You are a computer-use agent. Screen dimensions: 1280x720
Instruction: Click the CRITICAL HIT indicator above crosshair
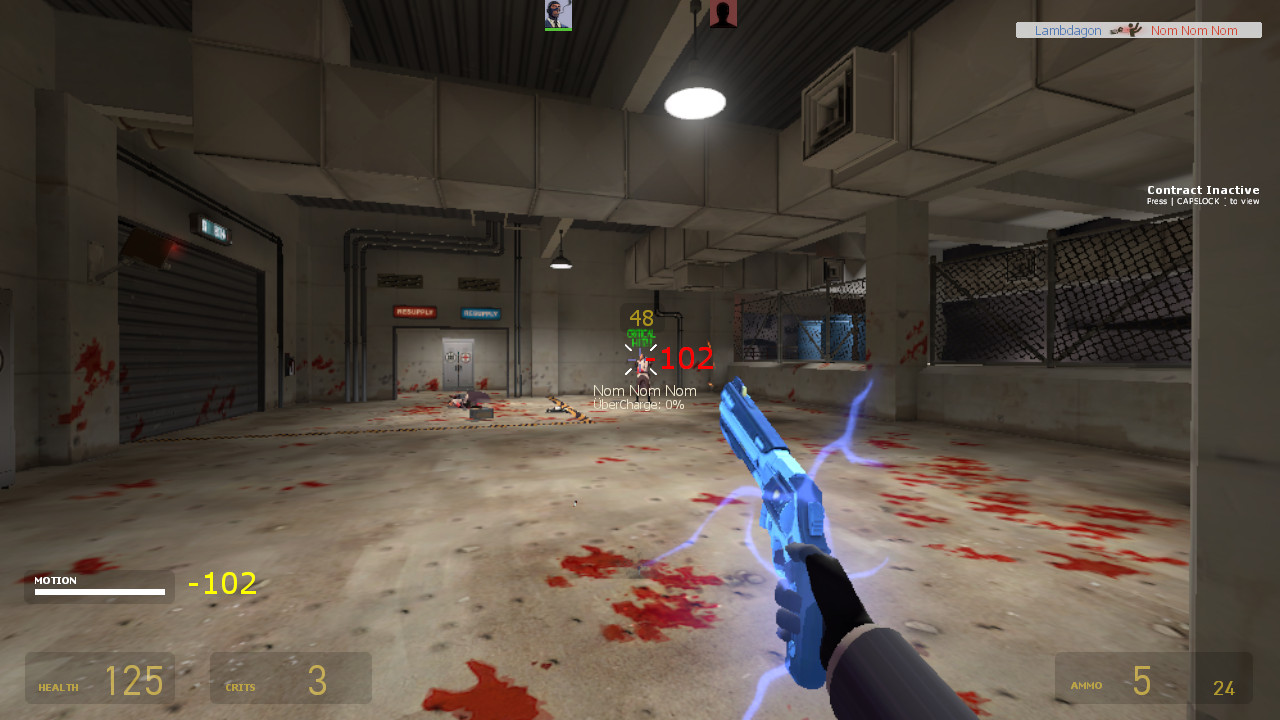pos(640,338)
